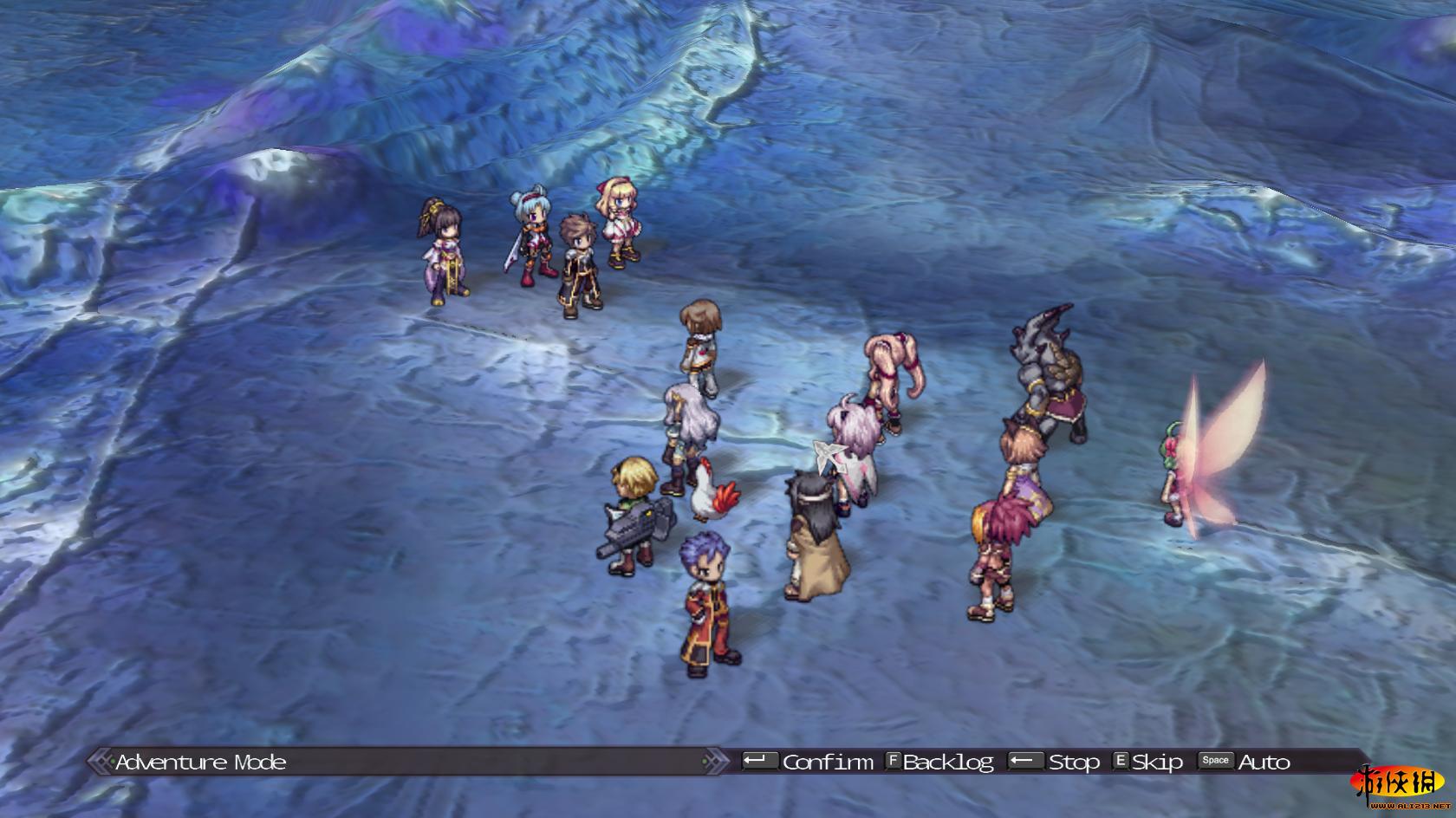Select the Stop option
The image size is (1456, 818).
click(x=1073, y=762)
